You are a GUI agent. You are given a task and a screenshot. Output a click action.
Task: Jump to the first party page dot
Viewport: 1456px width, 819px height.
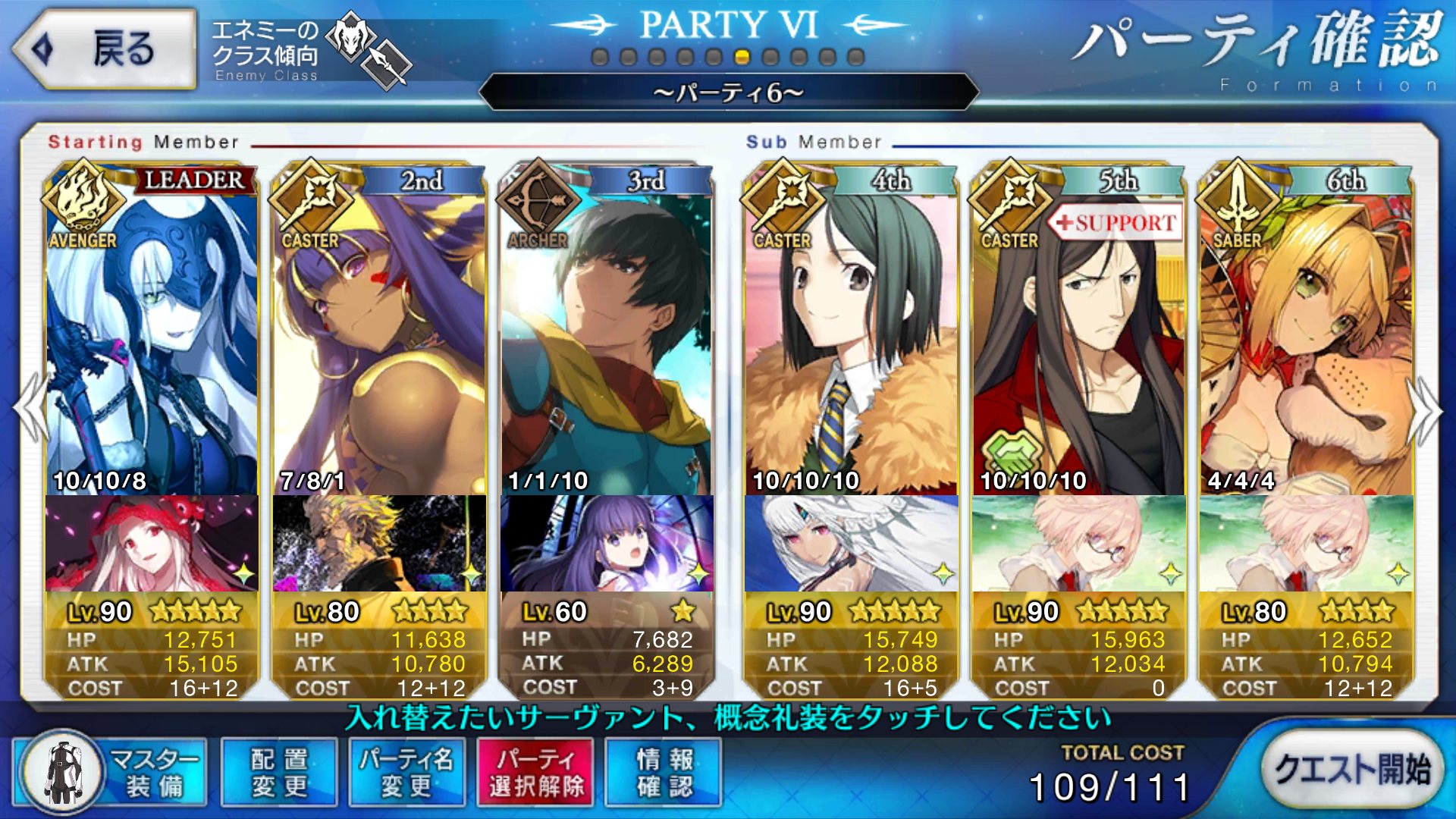coord(600,57)
